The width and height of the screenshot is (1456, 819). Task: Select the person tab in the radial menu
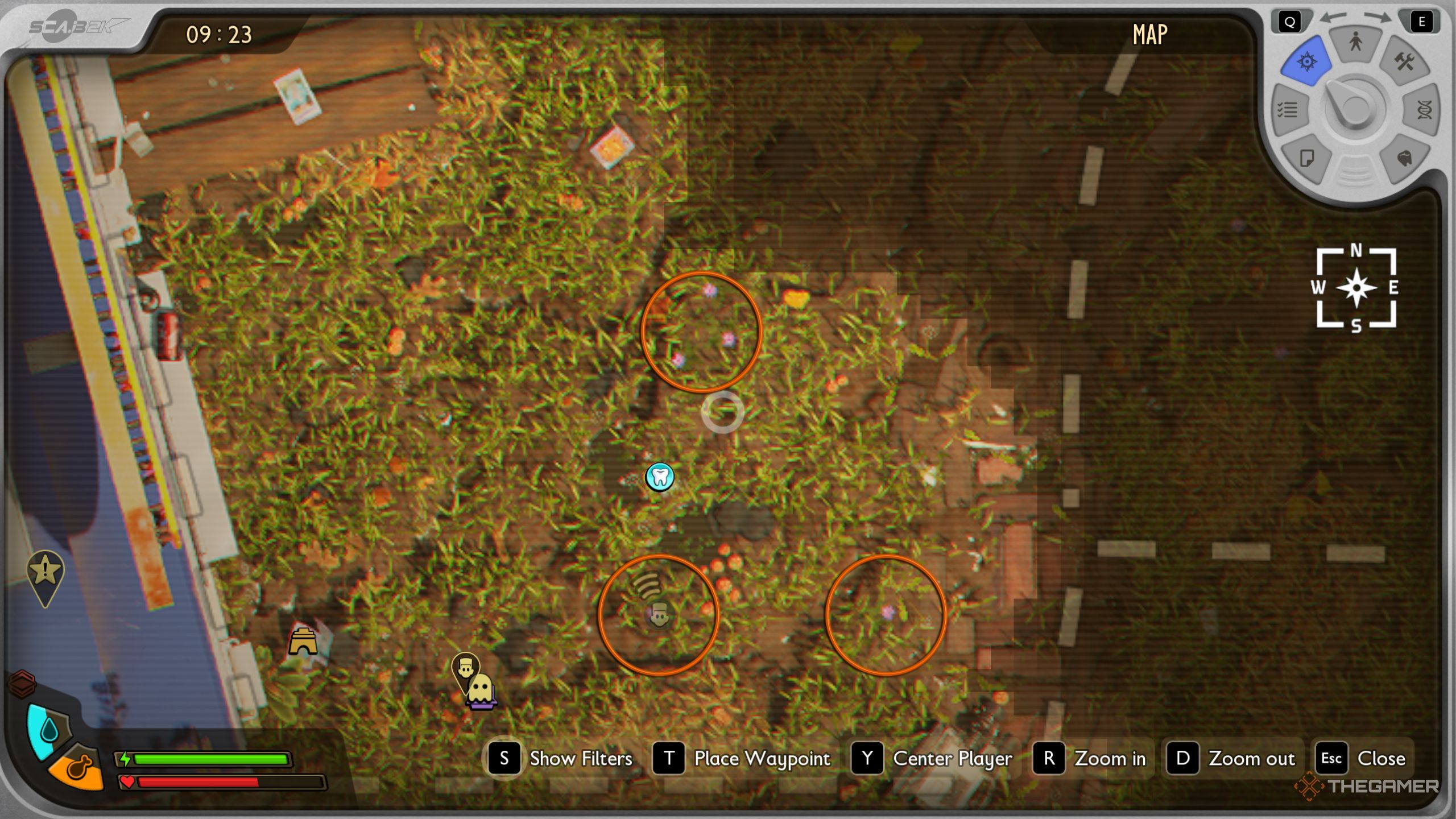[x=1356, y=43]
